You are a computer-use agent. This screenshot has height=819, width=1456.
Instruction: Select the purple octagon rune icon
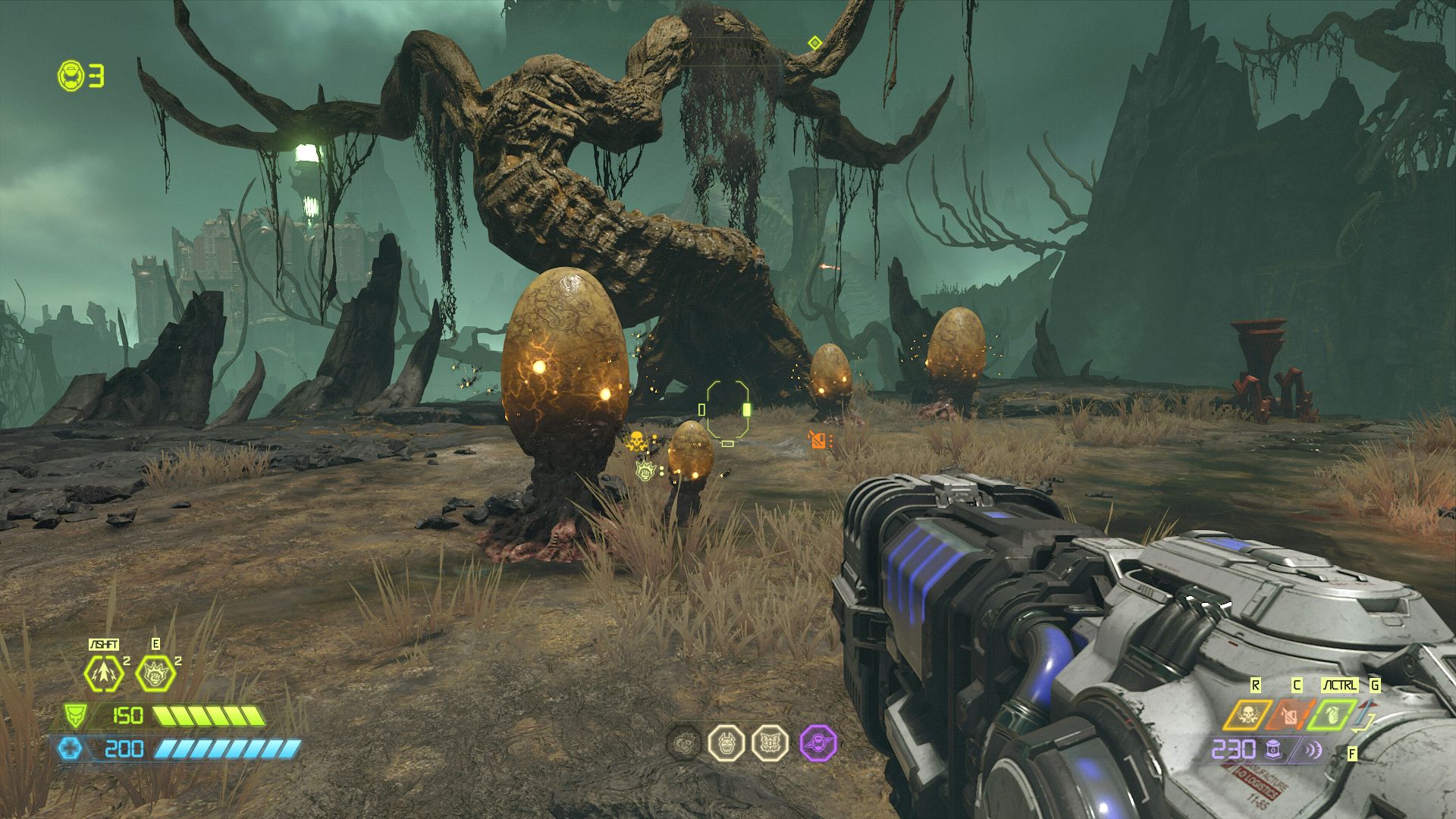click(819, 742)
